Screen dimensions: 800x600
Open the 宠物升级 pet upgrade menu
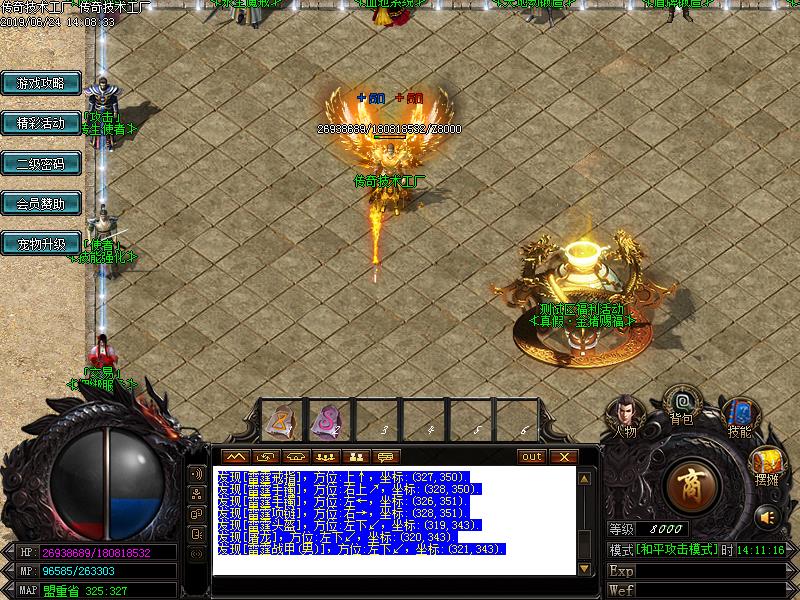(41, 244)
